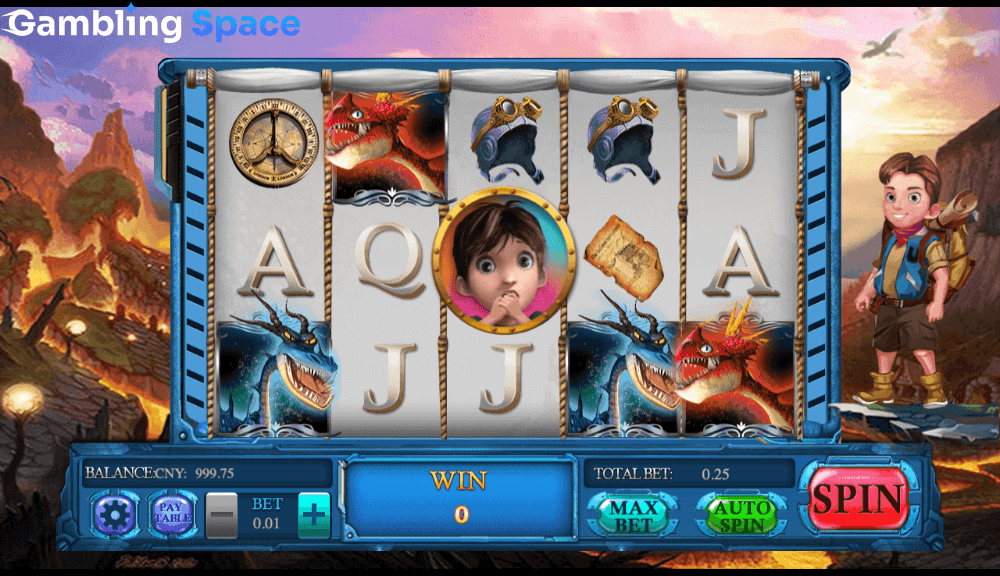Spin the reels with the red SPIN button

858,500
